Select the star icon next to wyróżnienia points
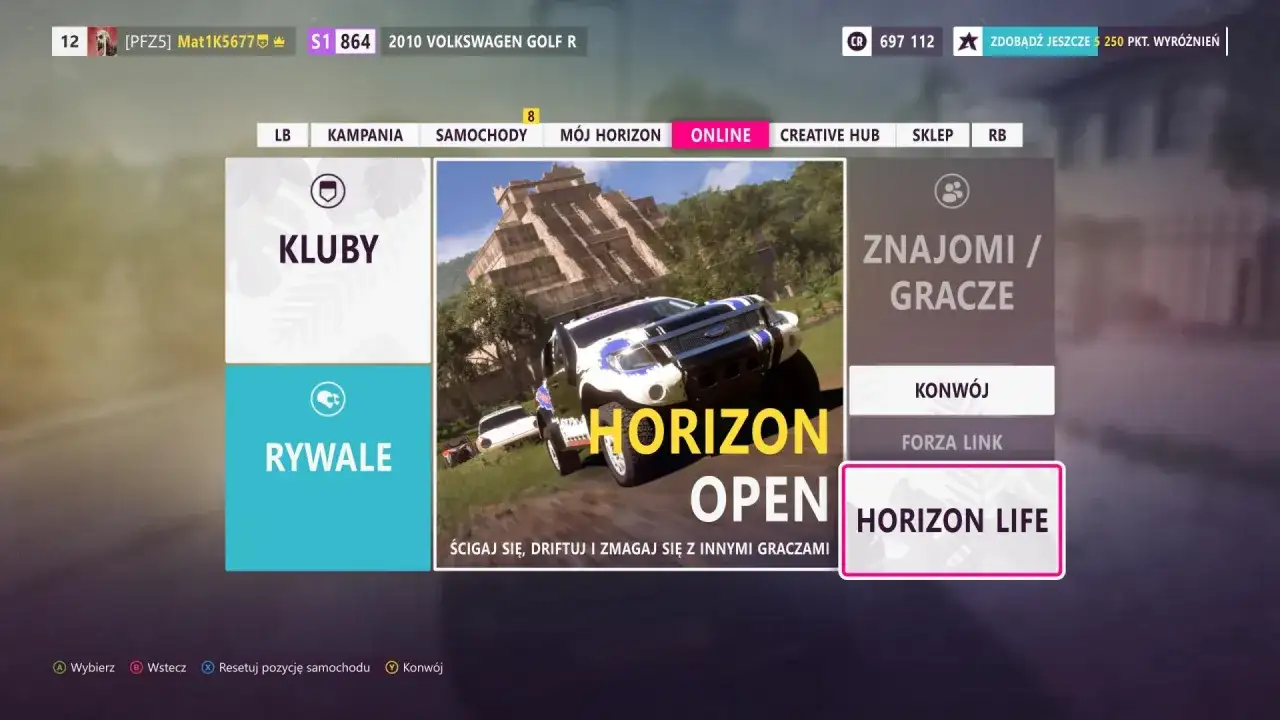 click(x=968, y=41)
